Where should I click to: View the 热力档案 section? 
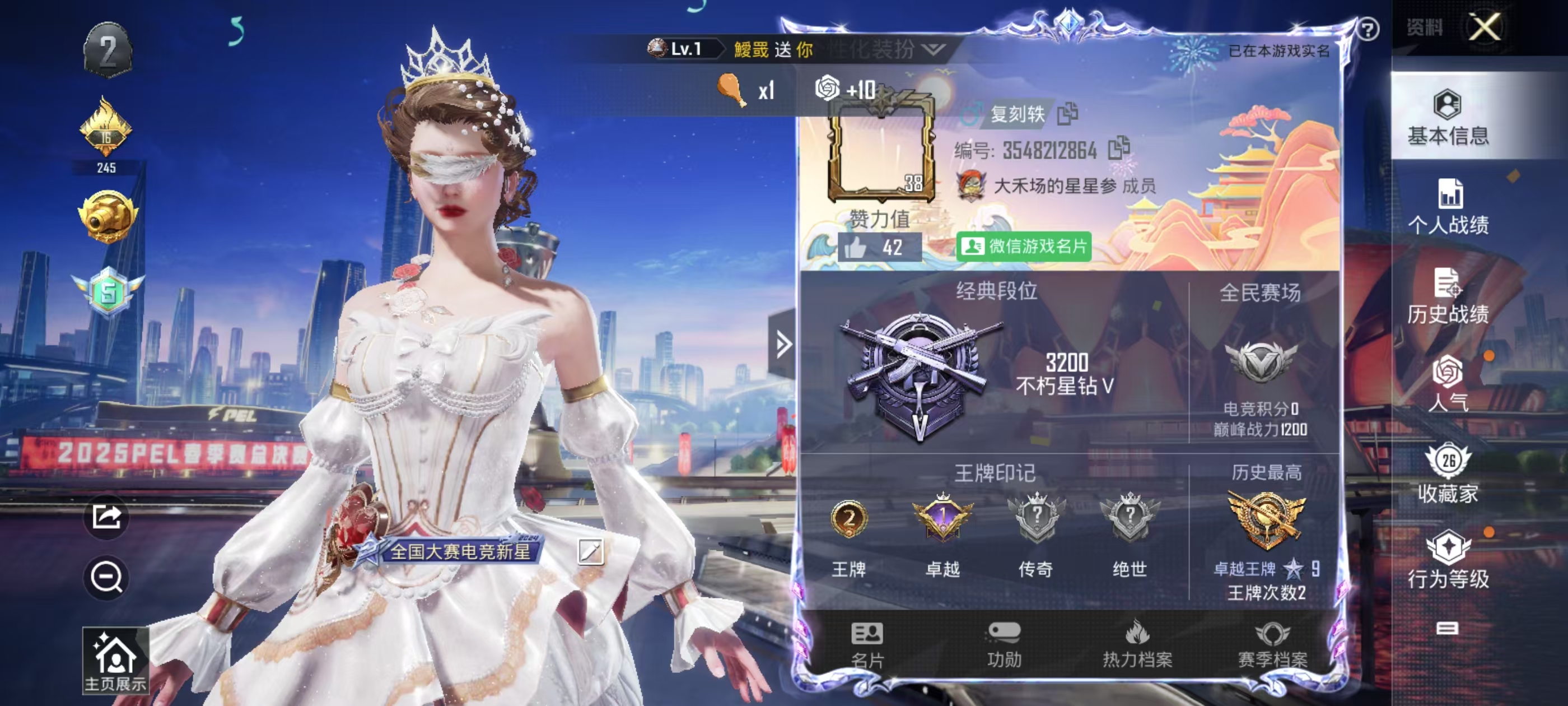point(1136,645)
